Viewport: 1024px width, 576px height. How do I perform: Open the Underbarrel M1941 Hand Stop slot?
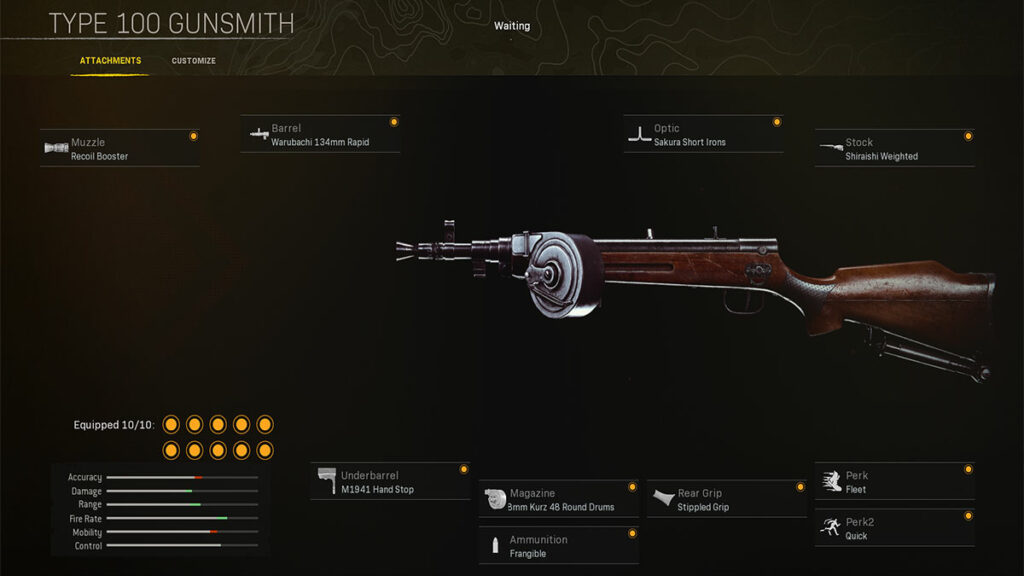point(391,482)
